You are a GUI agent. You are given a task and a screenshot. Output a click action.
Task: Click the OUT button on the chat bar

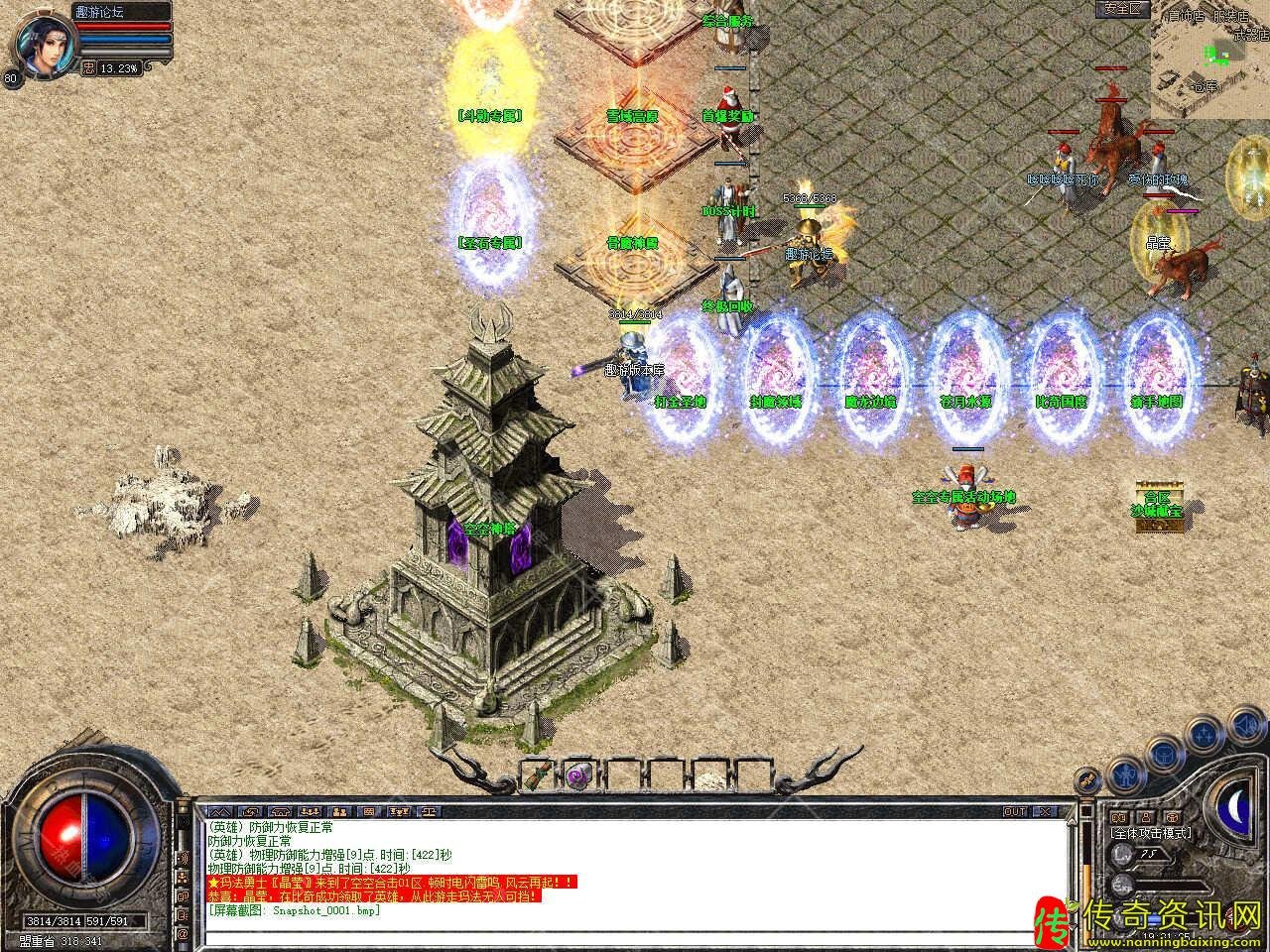pyautogui.click(x=1015, y=811)
